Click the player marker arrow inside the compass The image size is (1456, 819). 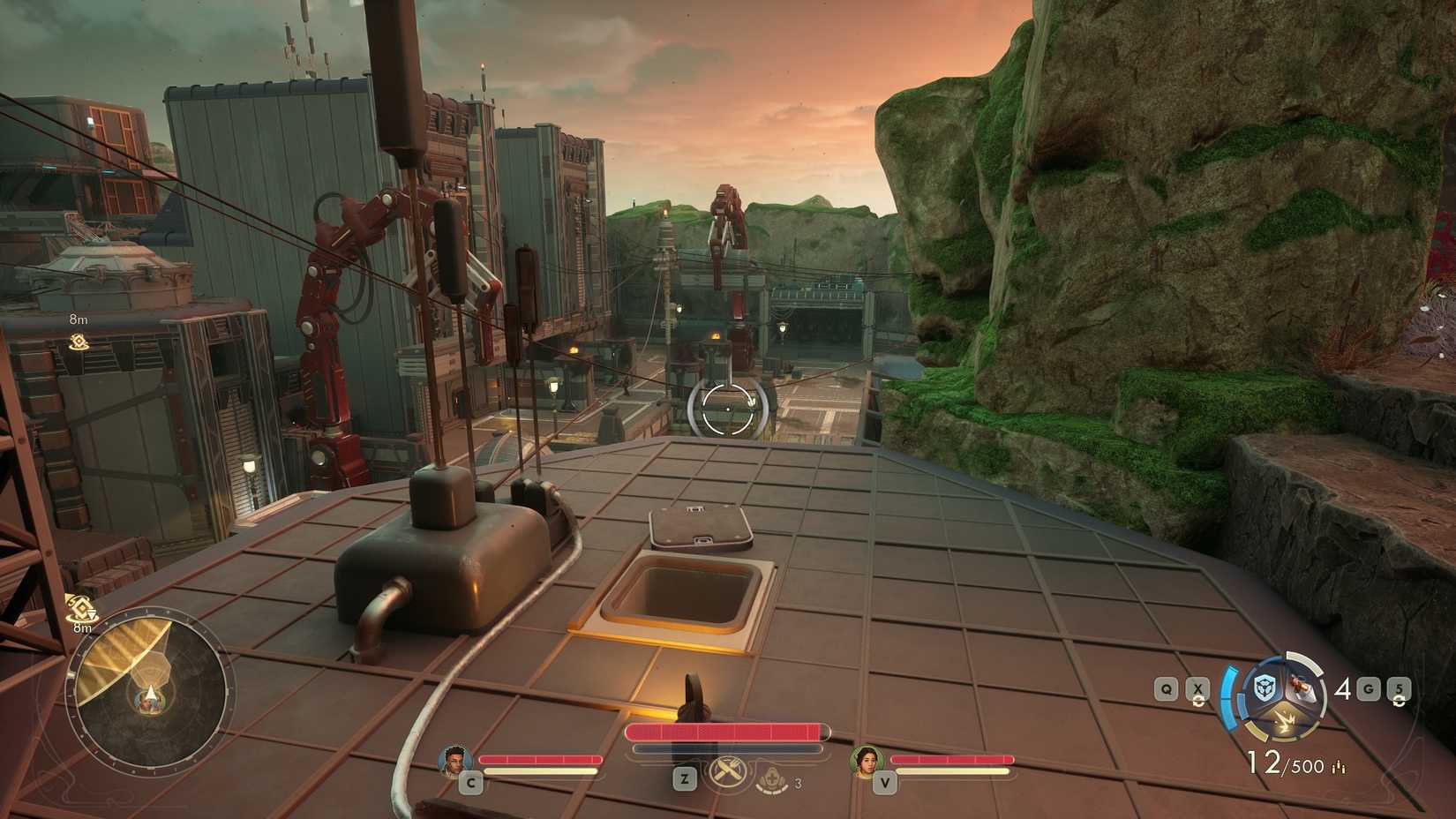click(x=150, y=694)
